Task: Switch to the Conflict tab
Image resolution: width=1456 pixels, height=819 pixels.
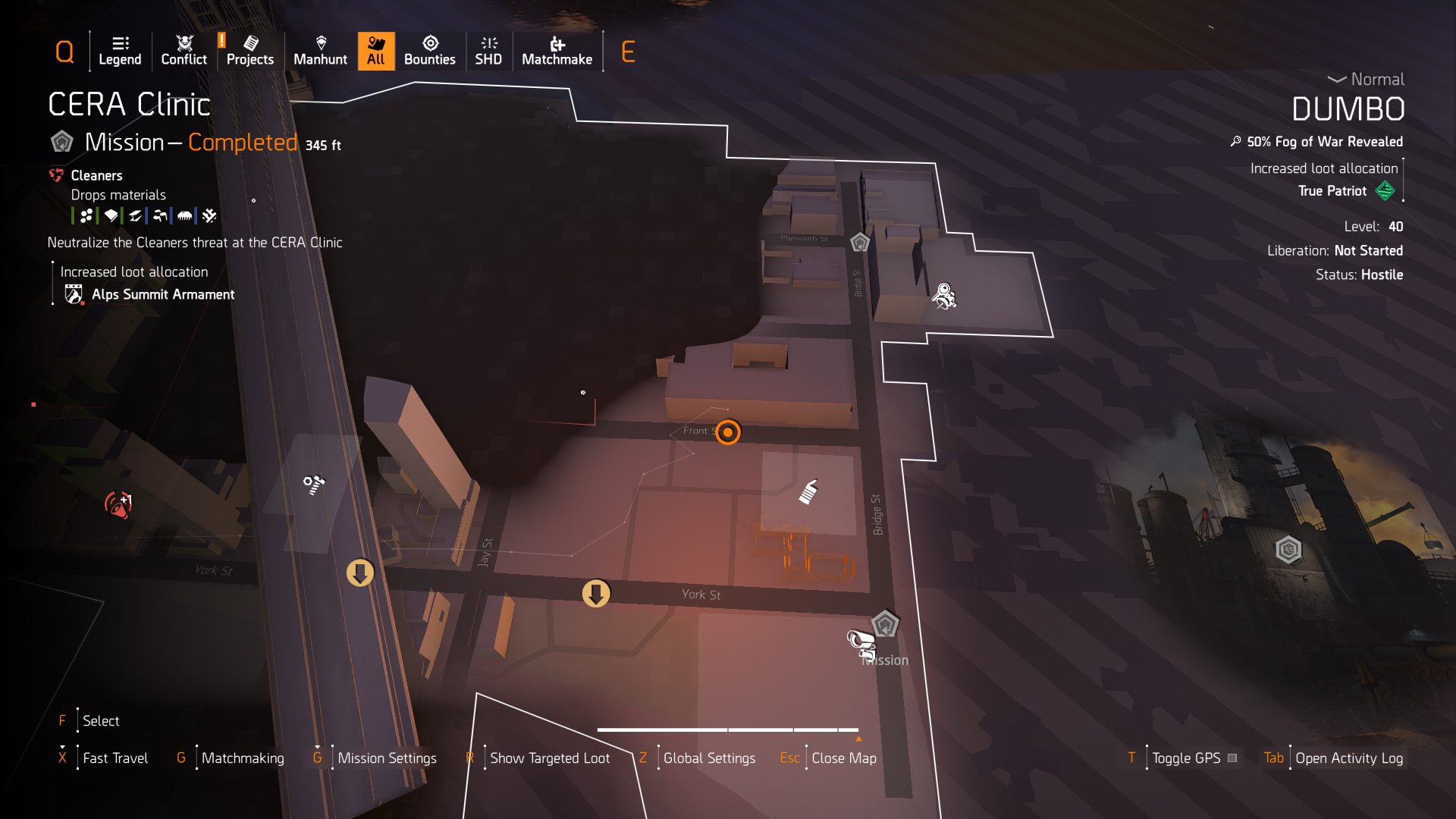Action: [x=184, y=51]
